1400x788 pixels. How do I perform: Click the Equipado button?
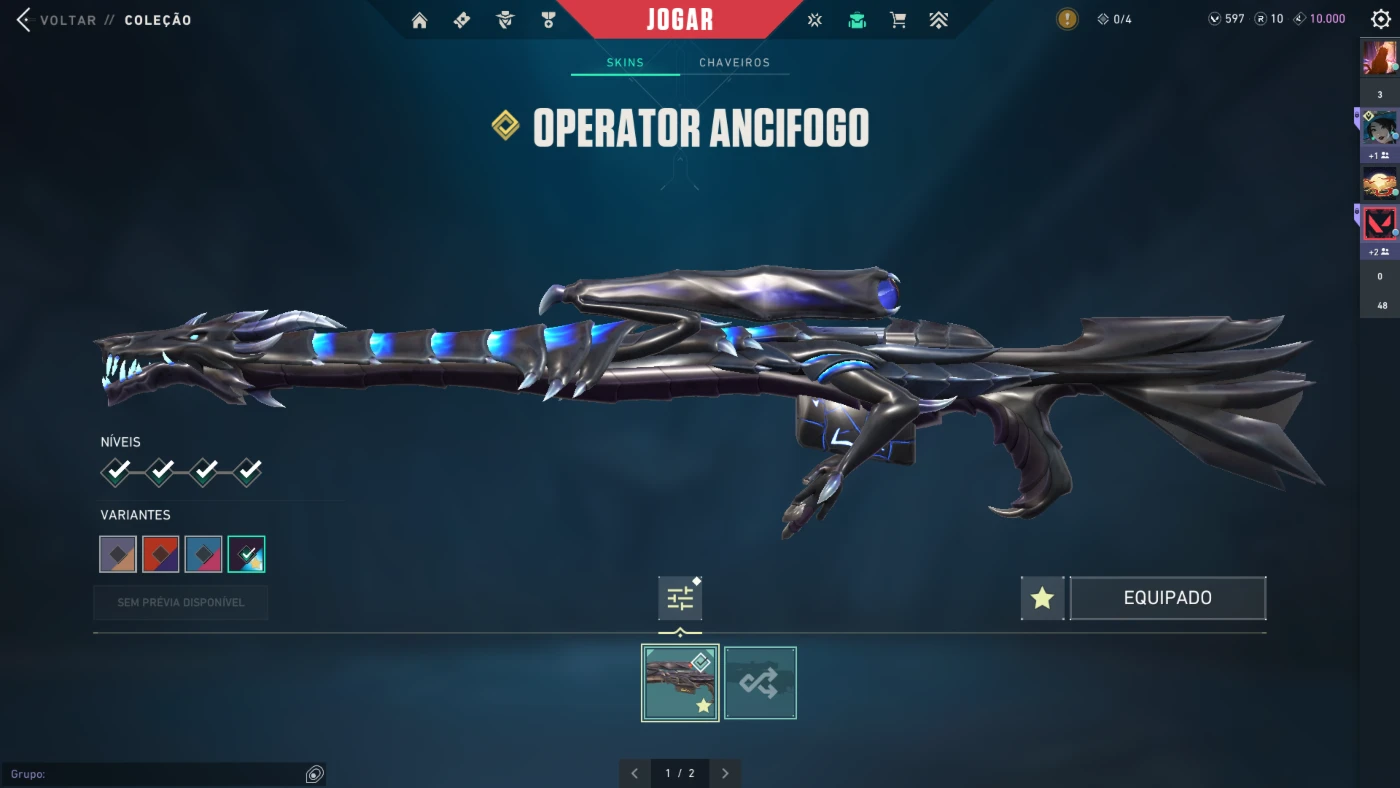(1167, 598)
